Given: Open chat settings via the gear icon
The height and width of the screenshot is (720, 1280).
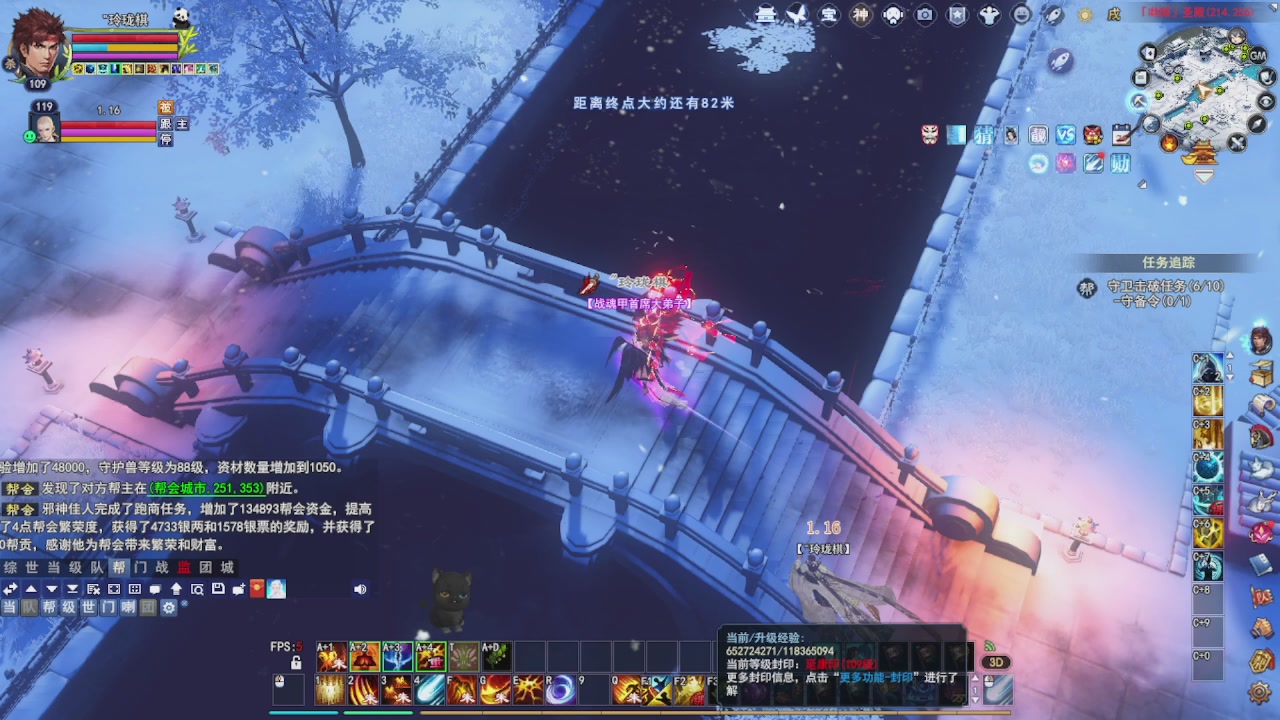Looking at the screenshot, I should 169,608.
